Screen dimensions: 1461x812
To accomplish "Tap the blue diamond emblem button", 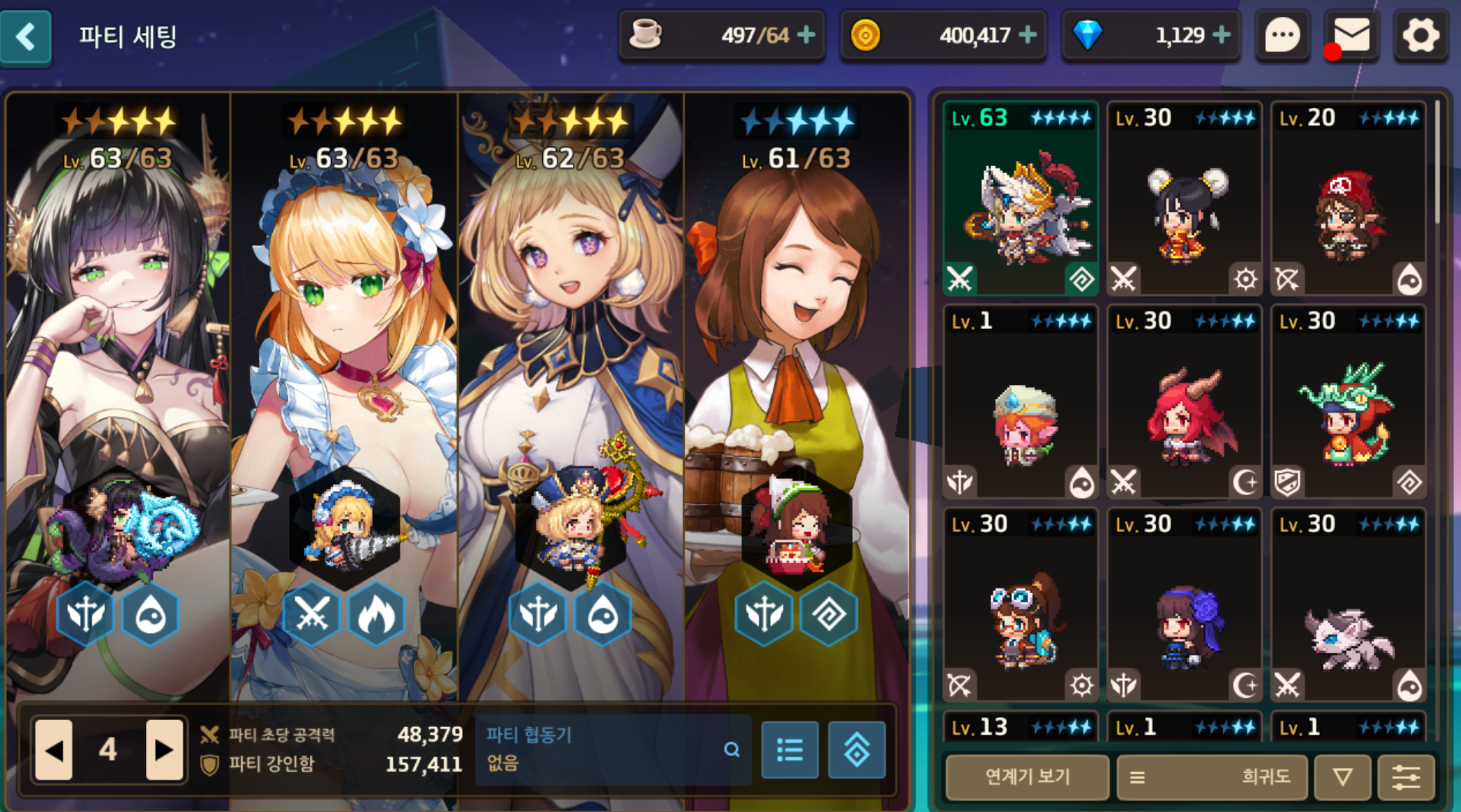I will point(856,750).
